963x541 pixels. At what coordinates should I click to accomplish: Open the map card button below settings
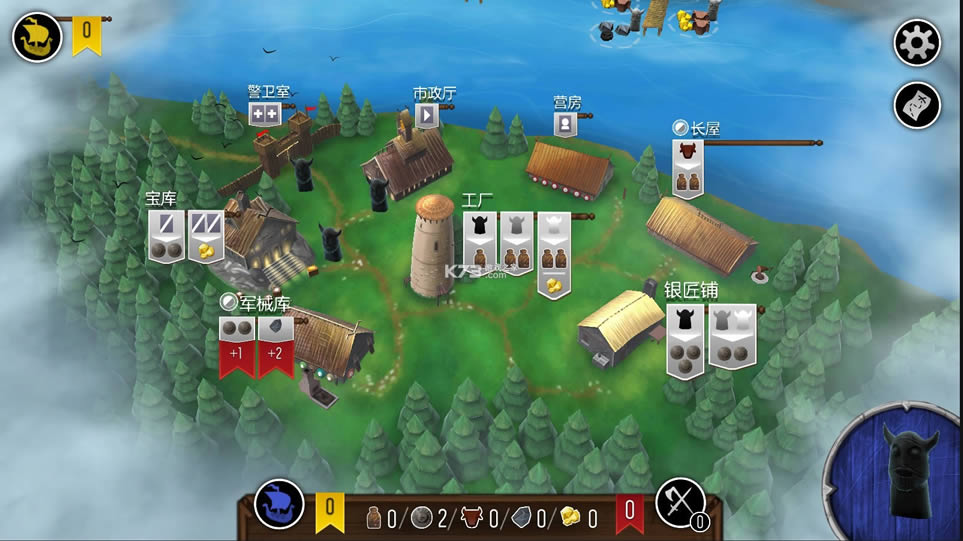click(x=917, y=104)
